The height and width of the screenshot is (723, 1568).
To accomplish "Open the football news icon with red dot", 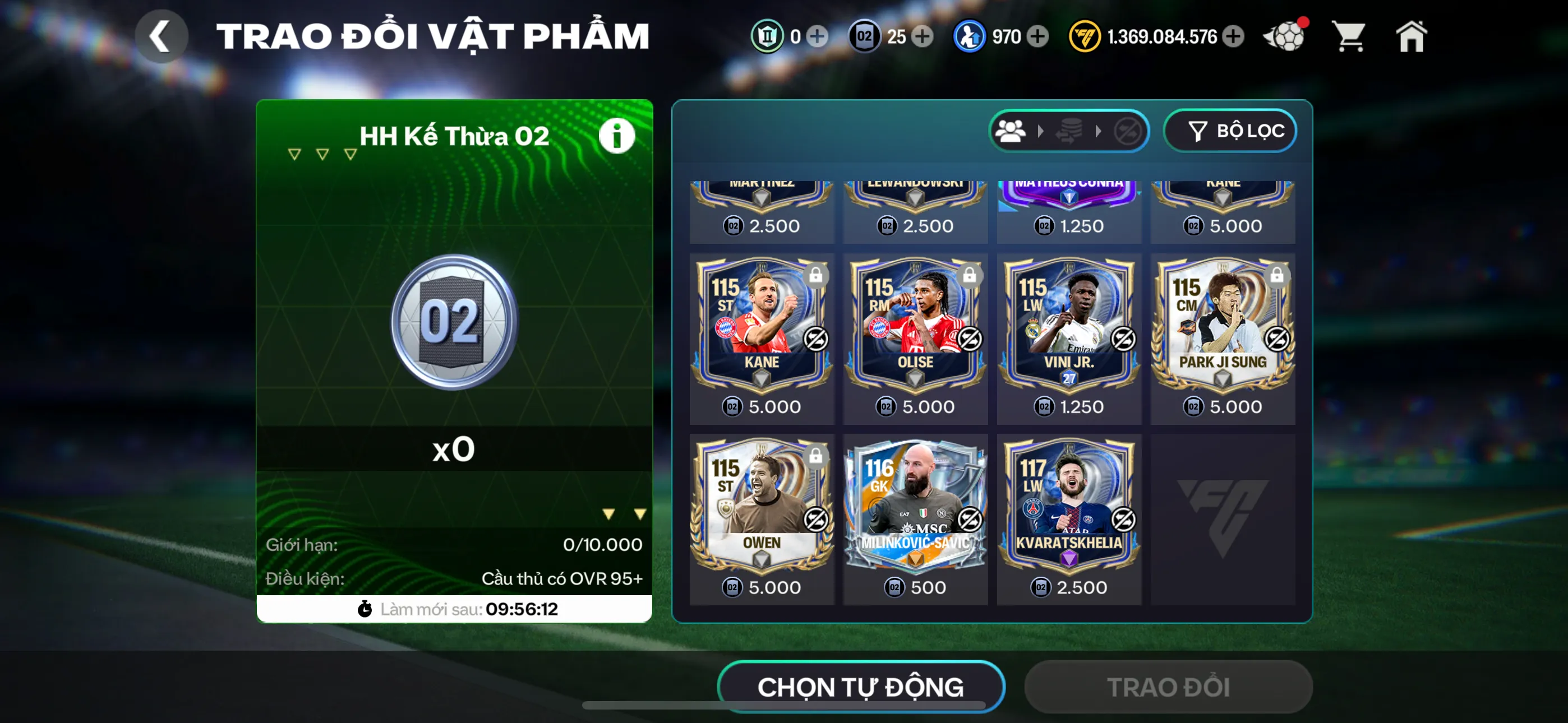I will click(x=1285, y=36).
